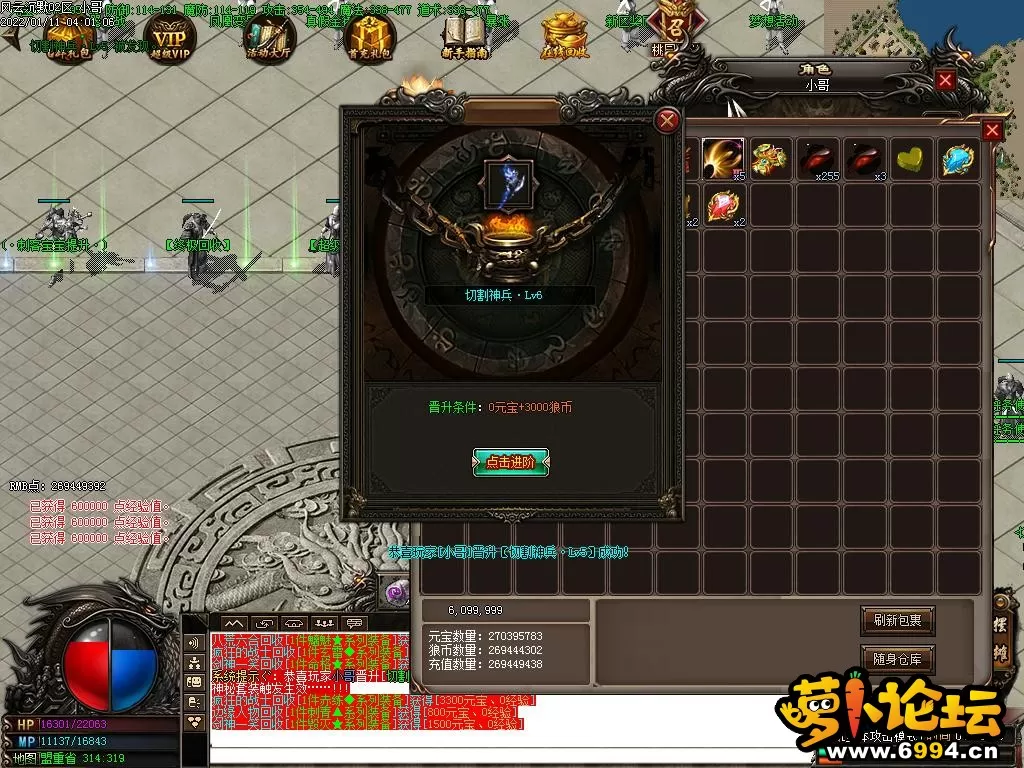The image size is (1024, 768).
Task: Close the inventory bag window
Action: coord(992,130)
